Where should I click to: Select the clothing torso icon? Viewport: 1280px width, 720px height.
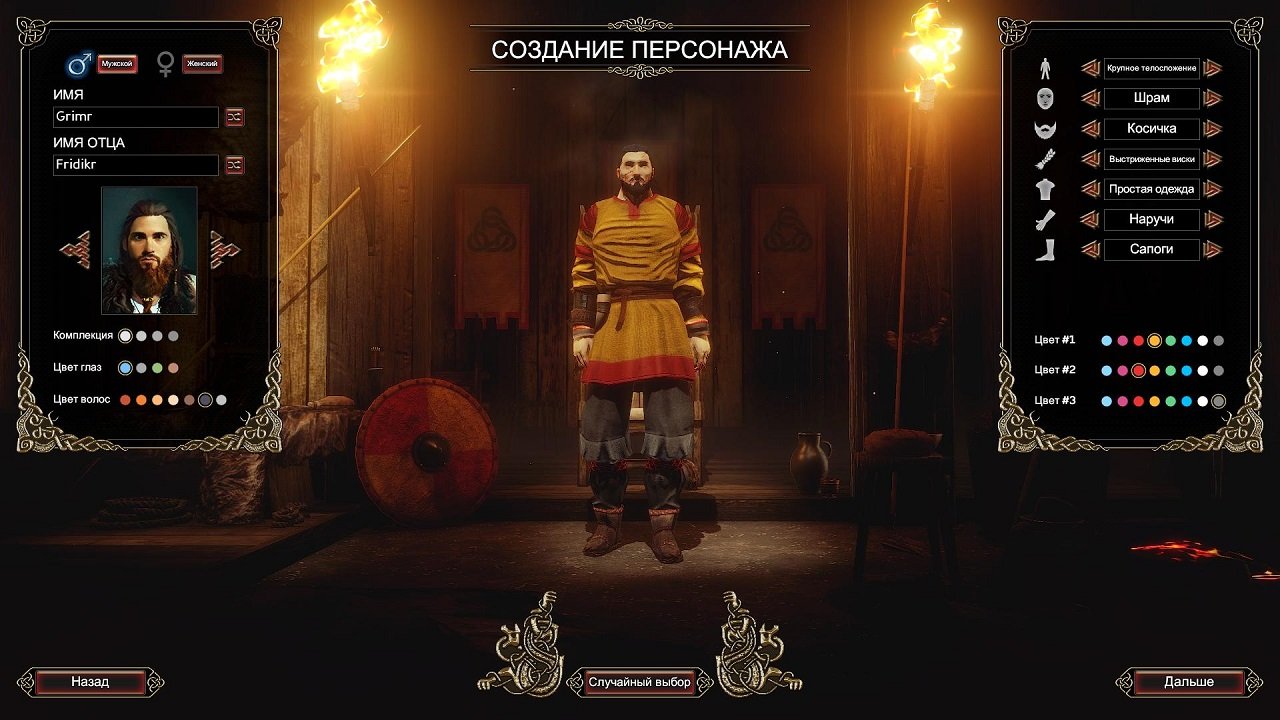click(1046, 189)
